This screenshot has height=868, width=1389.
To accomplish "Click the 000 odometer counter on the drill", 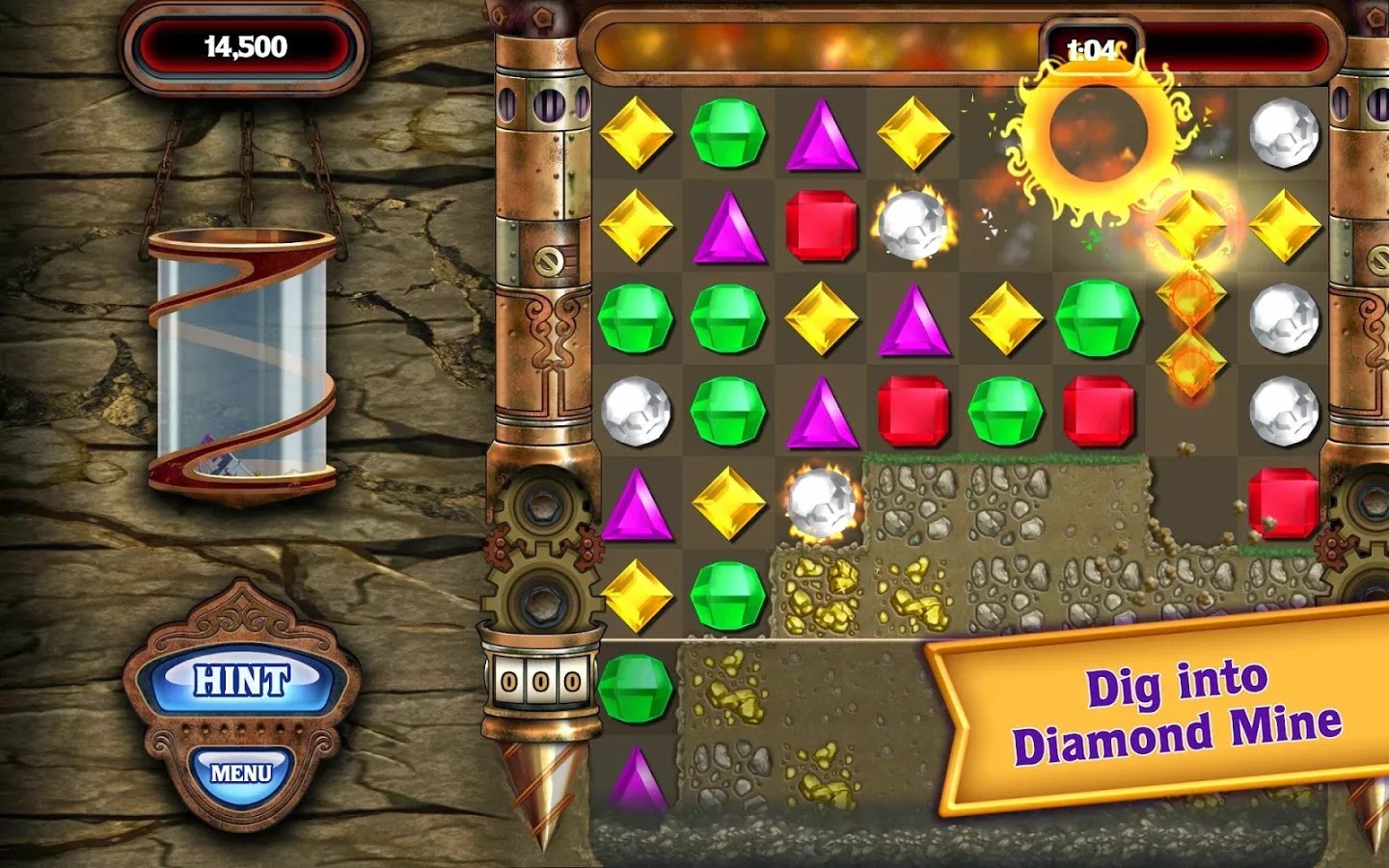I will 540,678.
